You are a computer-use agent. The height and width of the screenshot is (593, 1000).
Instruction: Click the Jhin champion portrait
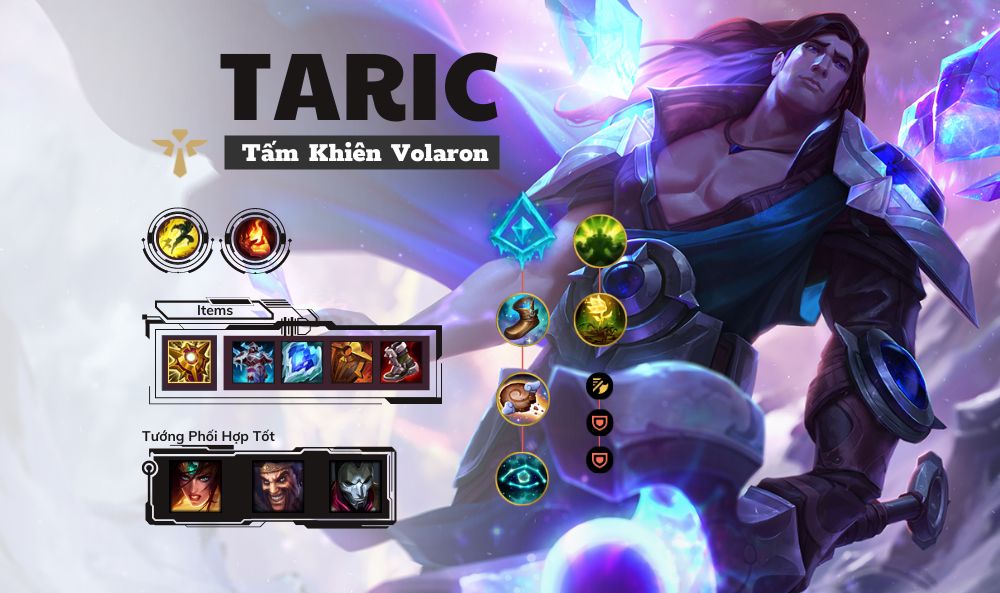356,485
